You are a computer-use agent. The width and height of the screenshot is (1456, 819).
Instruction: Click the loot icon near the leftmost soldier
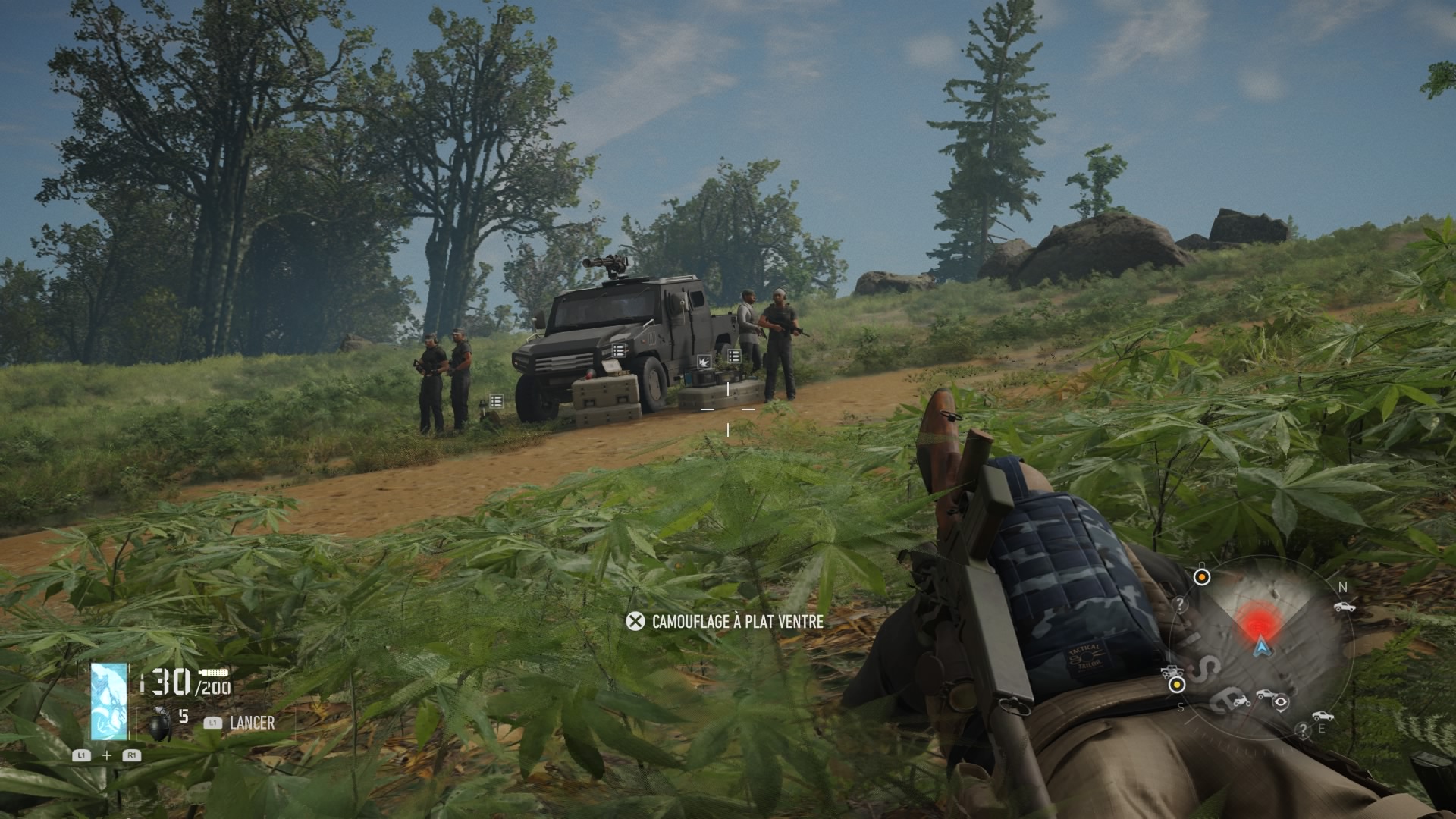coord(496,401)
